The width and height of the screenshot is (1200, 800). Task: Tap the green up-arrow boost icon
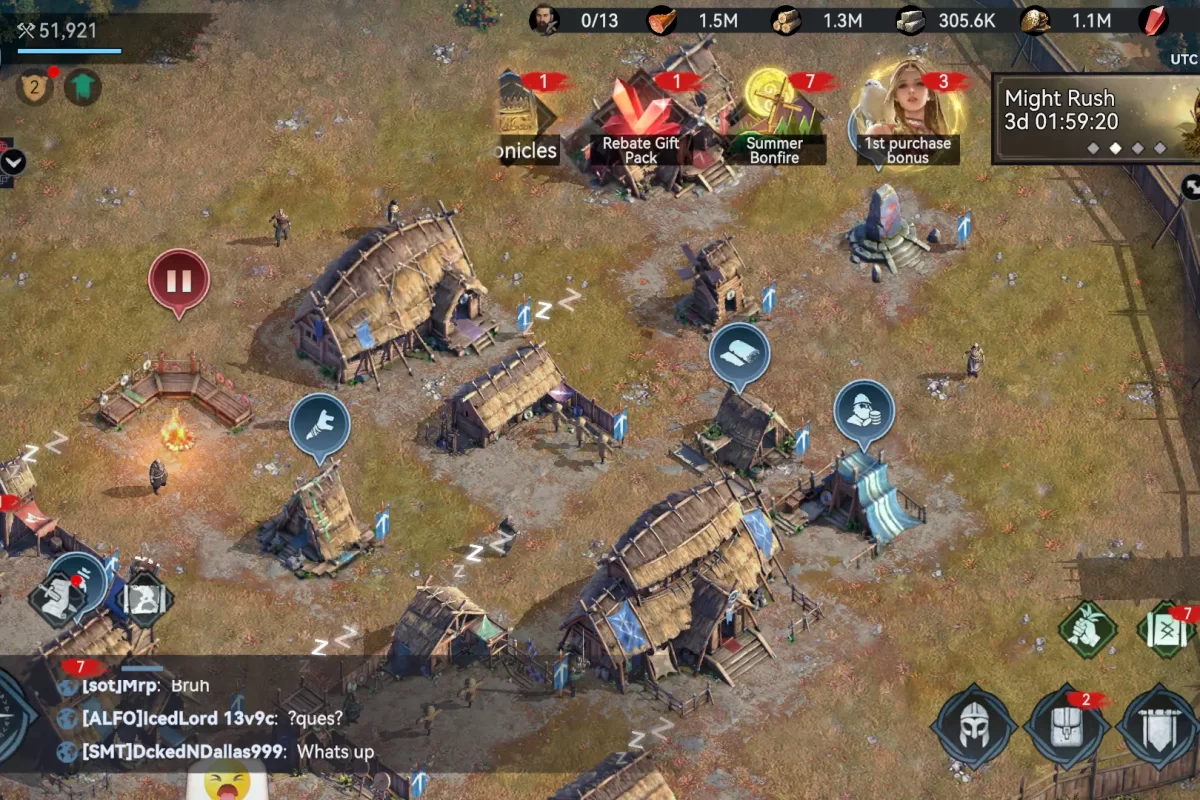[83, 88]
